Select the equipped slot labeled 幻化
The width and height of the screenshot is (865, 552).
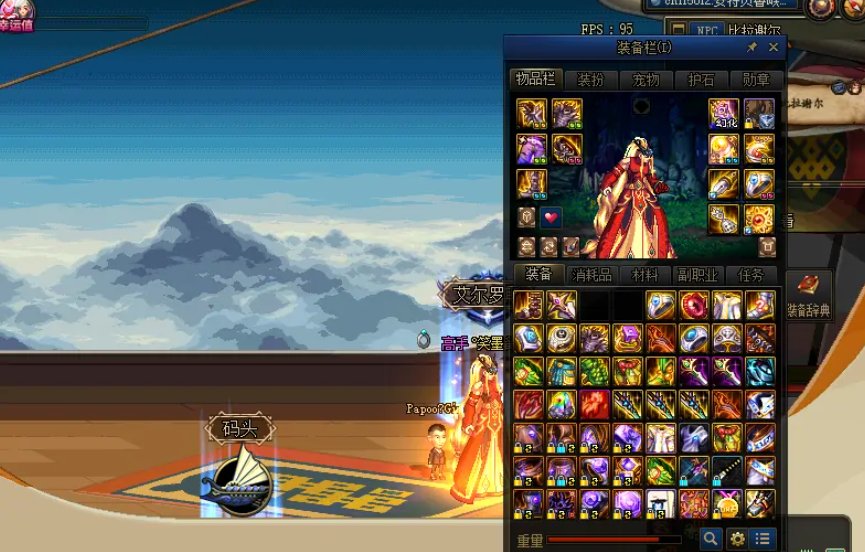point(724,113)
